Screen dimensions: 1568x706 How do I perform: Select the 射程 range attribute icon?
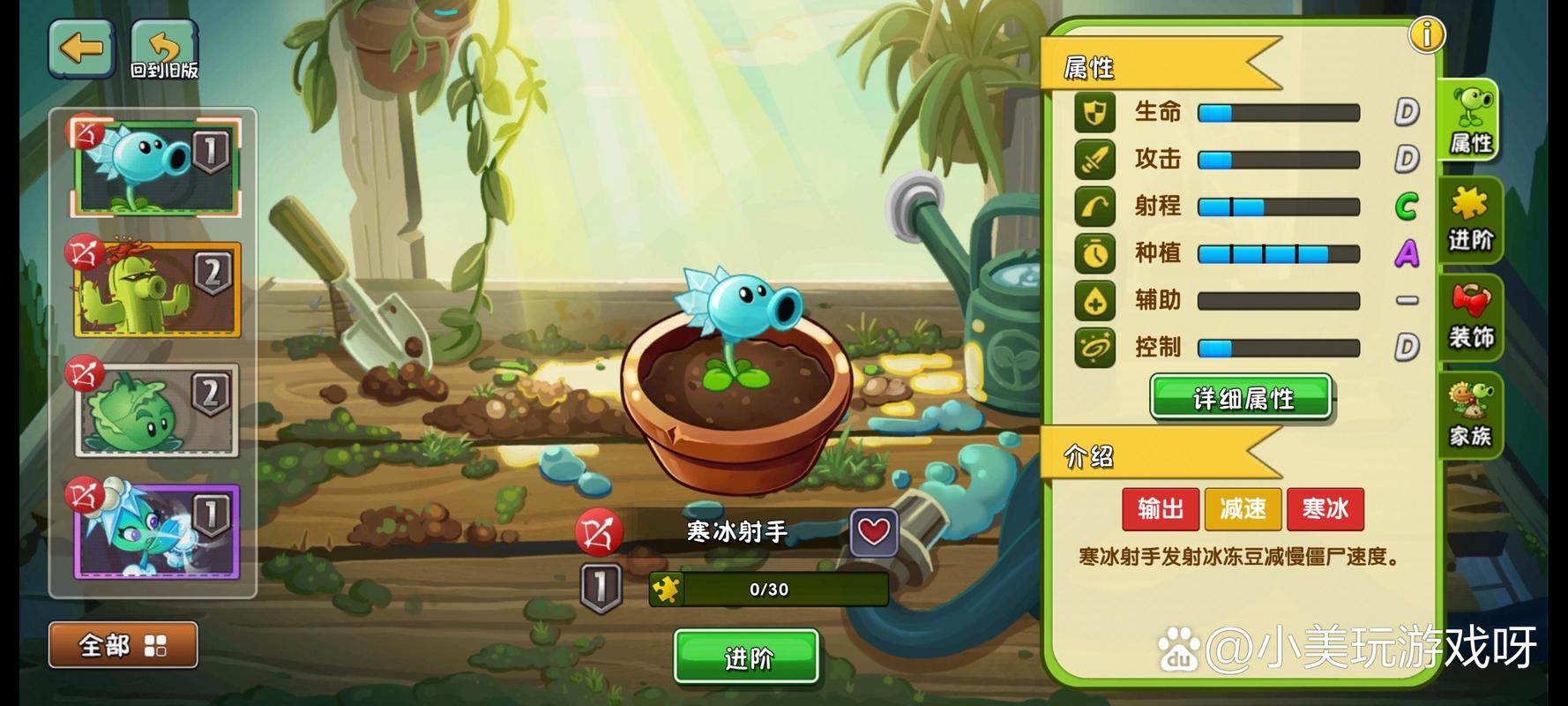1094,206
